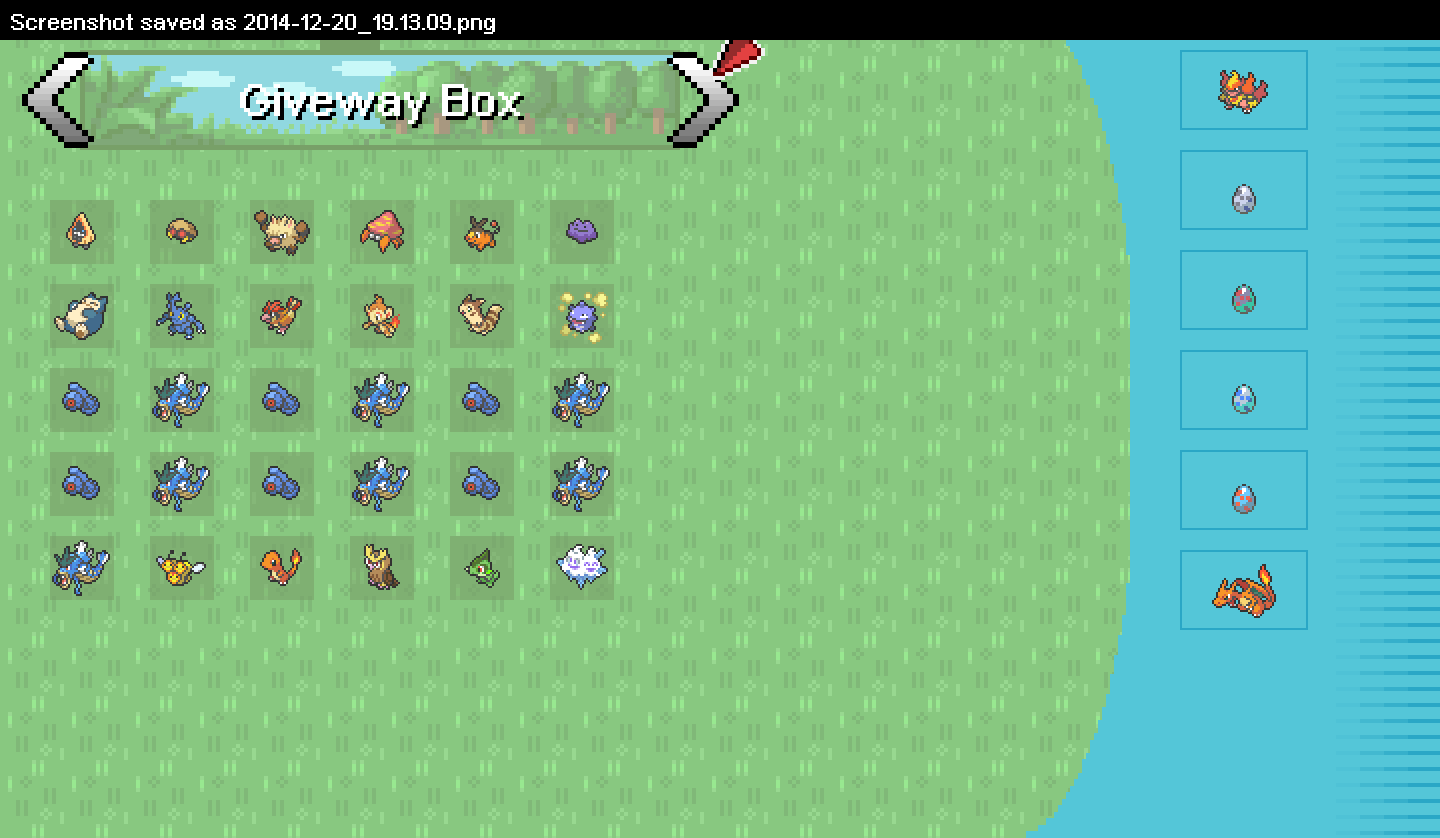
Task: Pick the purple Ditto slot
Action: [582, 232]
